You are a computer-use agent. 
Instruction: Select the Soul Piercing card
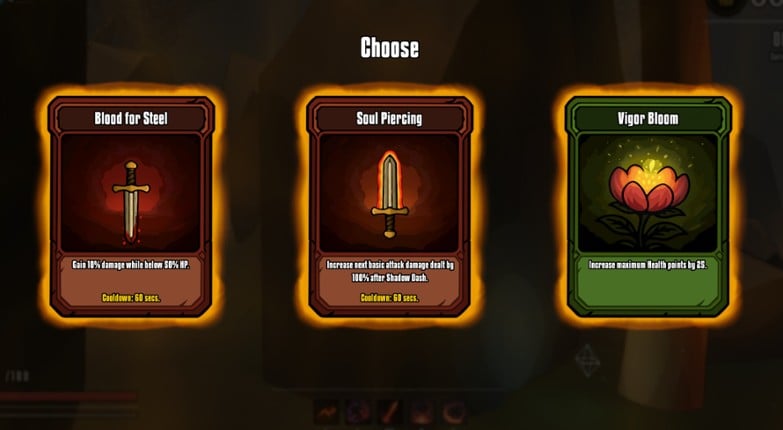[389, 206]
